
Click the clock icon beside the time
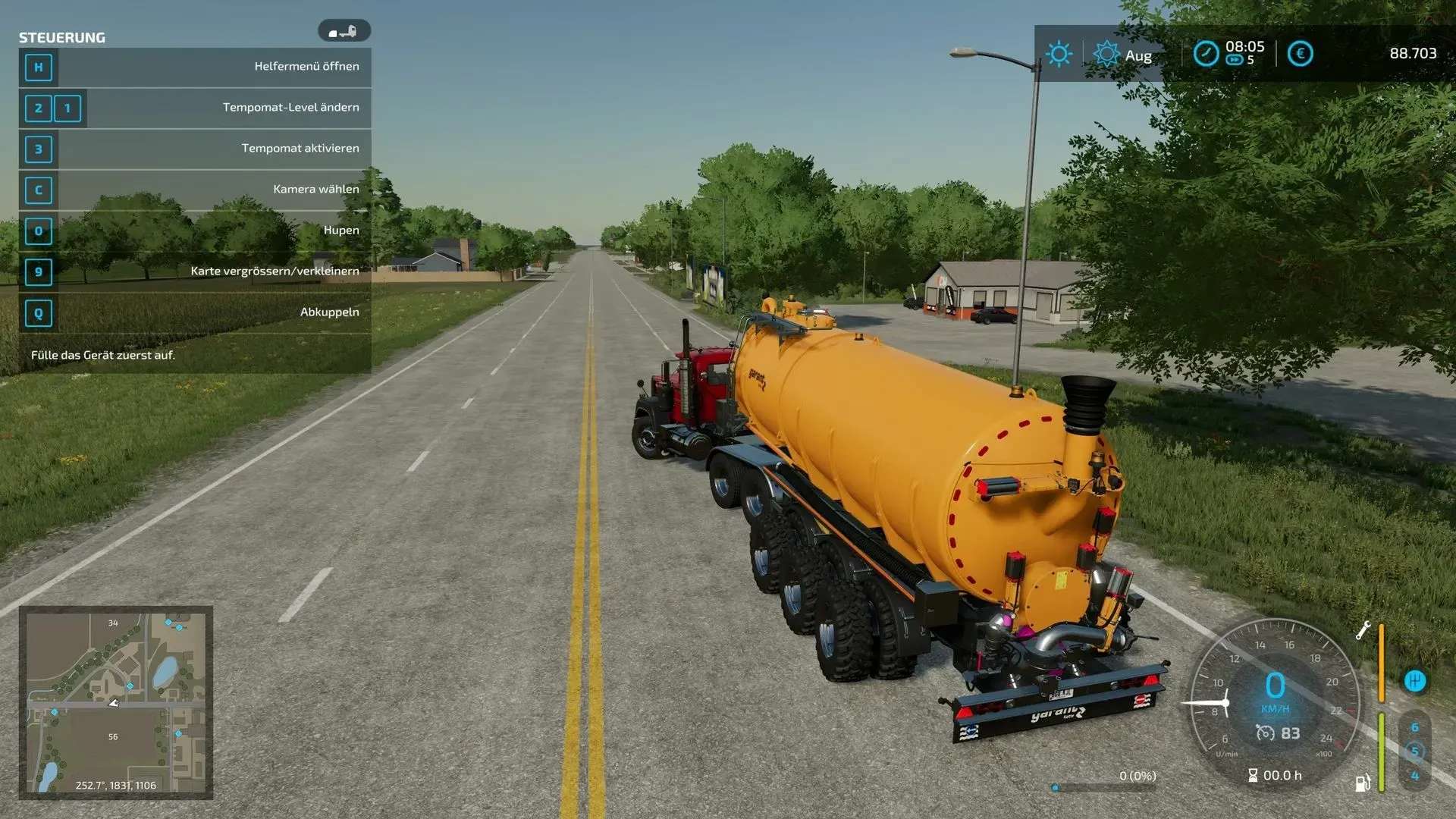pyautogui.click(x=1206, y=54)
